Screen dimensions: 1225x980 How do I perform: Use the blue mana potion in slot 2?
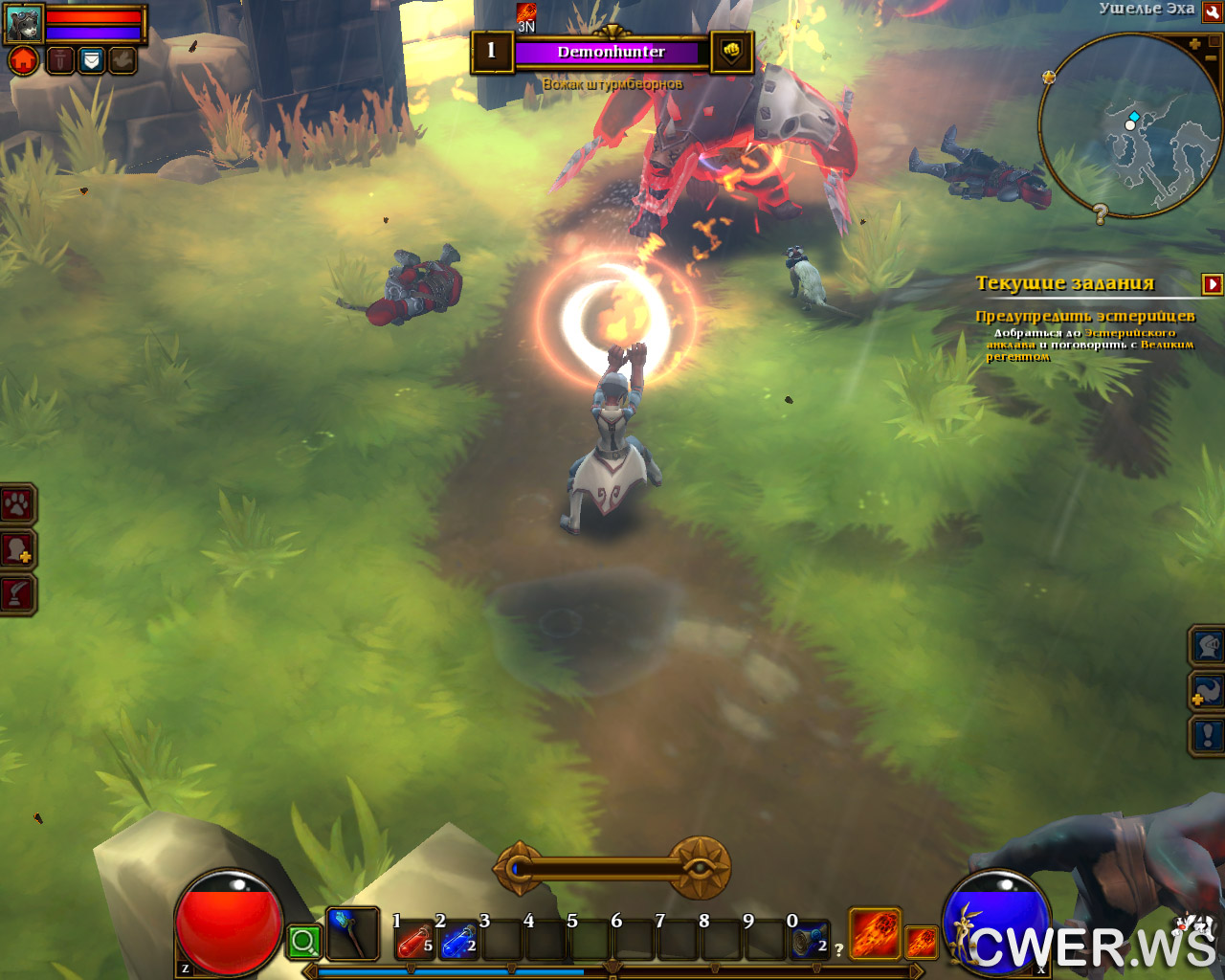[x=457, y=943]
